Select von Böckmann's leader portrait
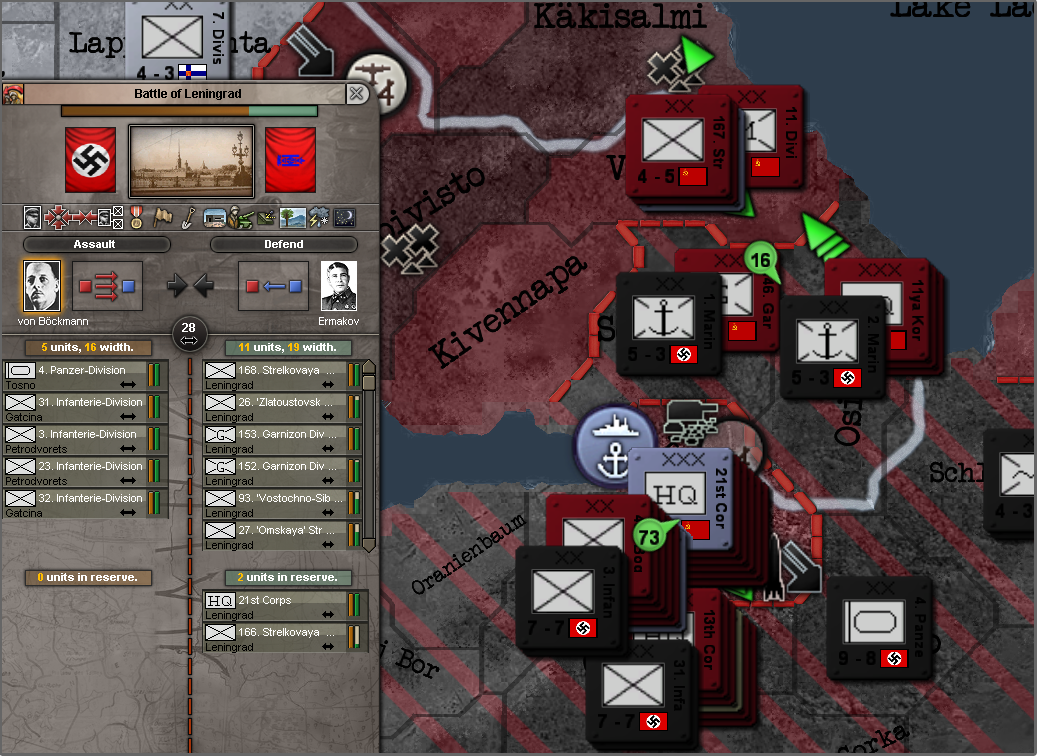The height and width of the screenshot is (756, 1037). [42, 287]
